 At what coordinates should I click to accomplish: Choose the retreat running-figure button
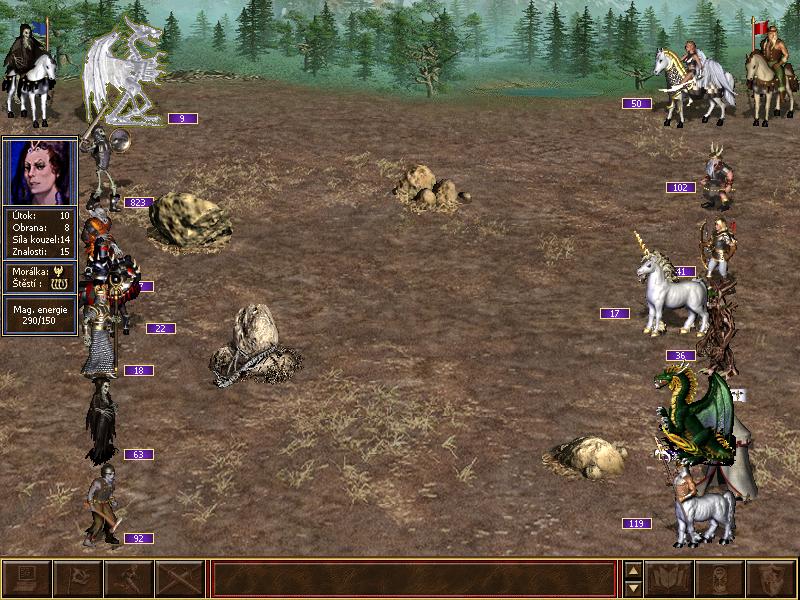[128, 579]
